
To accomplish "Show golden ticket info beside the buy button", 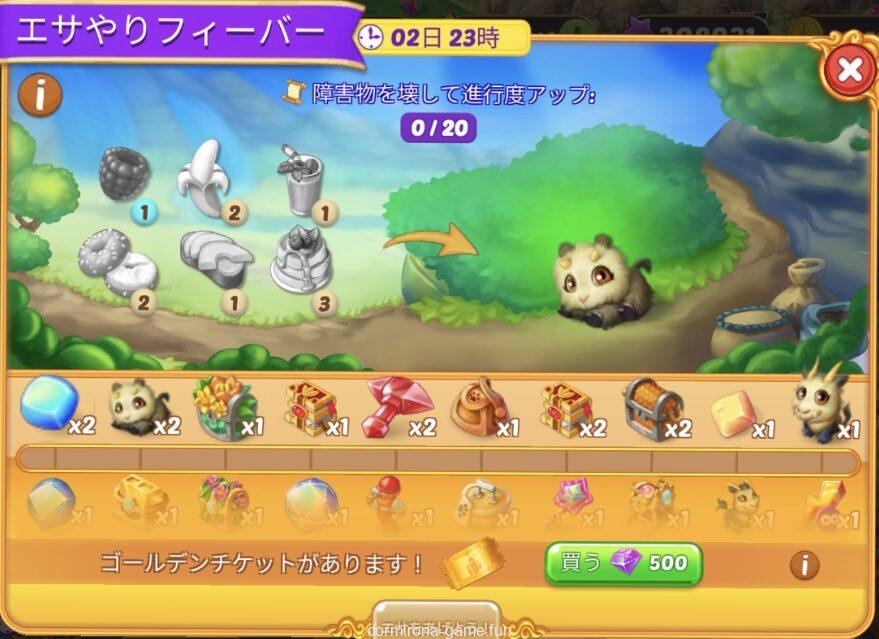I will pyautogui.click(x=804, y=565).
